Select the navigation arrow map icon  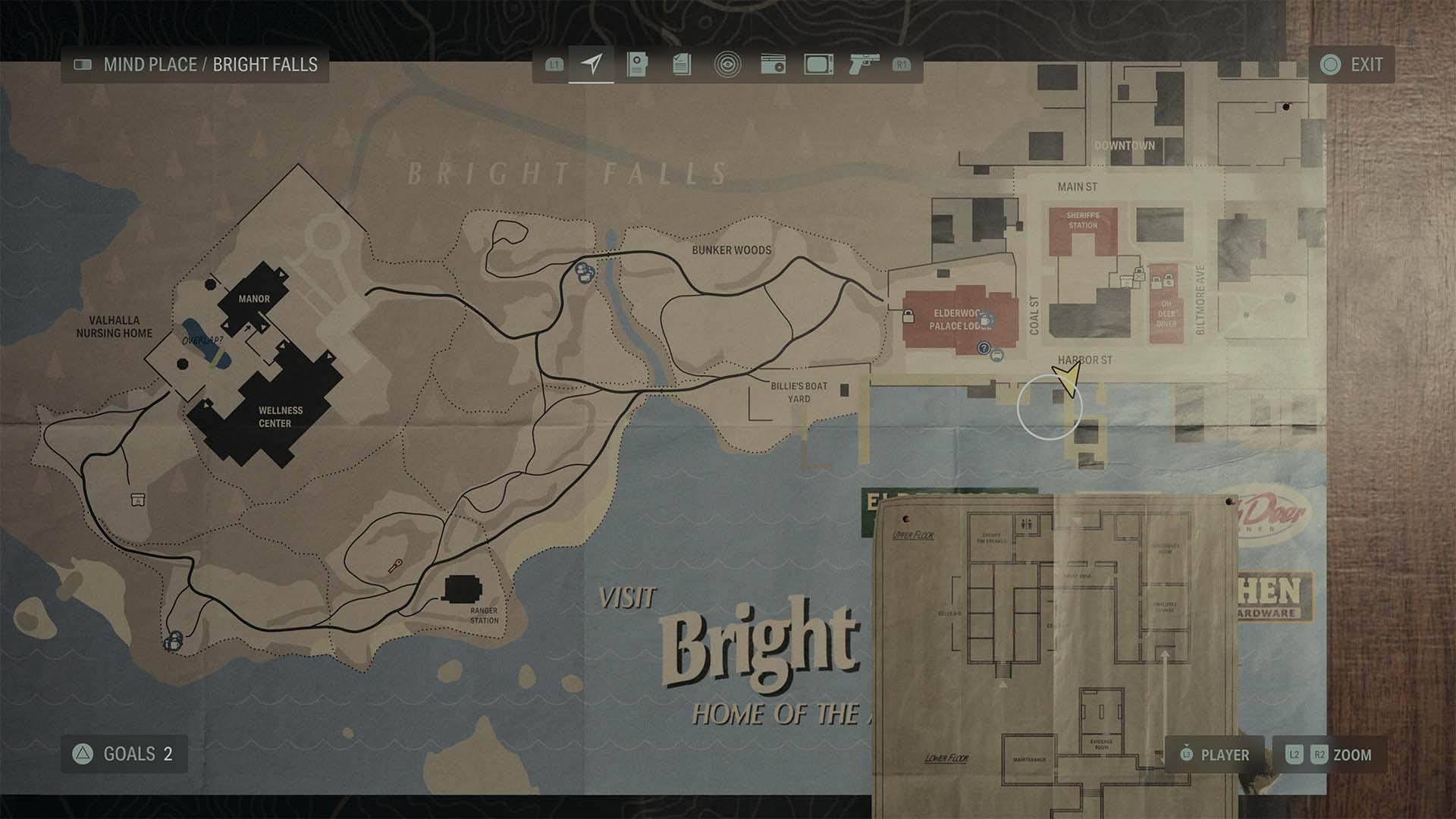coord(592,64)
